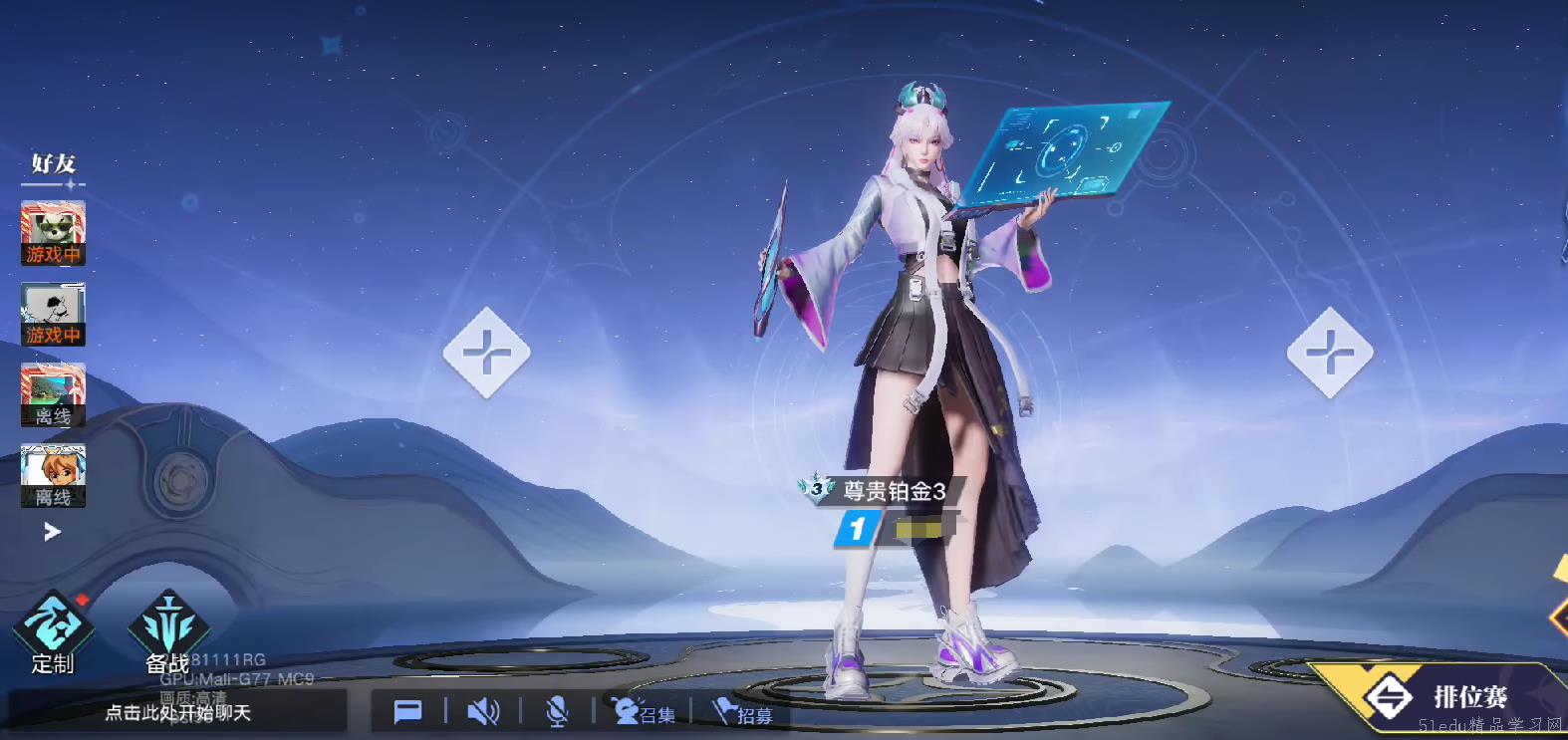Click the right arrow to switch hero skin
This screenshot has height=740, width=1568.
(1331, 353)
